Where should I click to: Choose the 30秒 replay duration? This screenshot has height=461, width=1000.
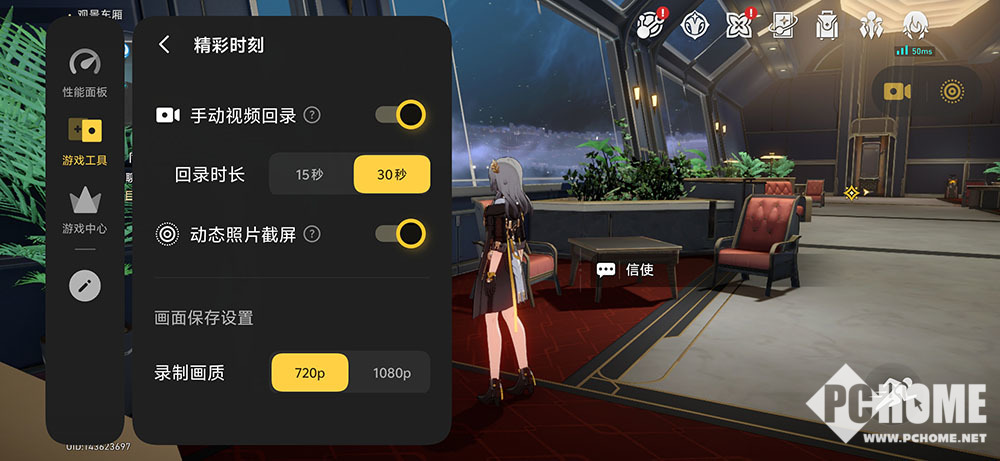pos(392,174)
